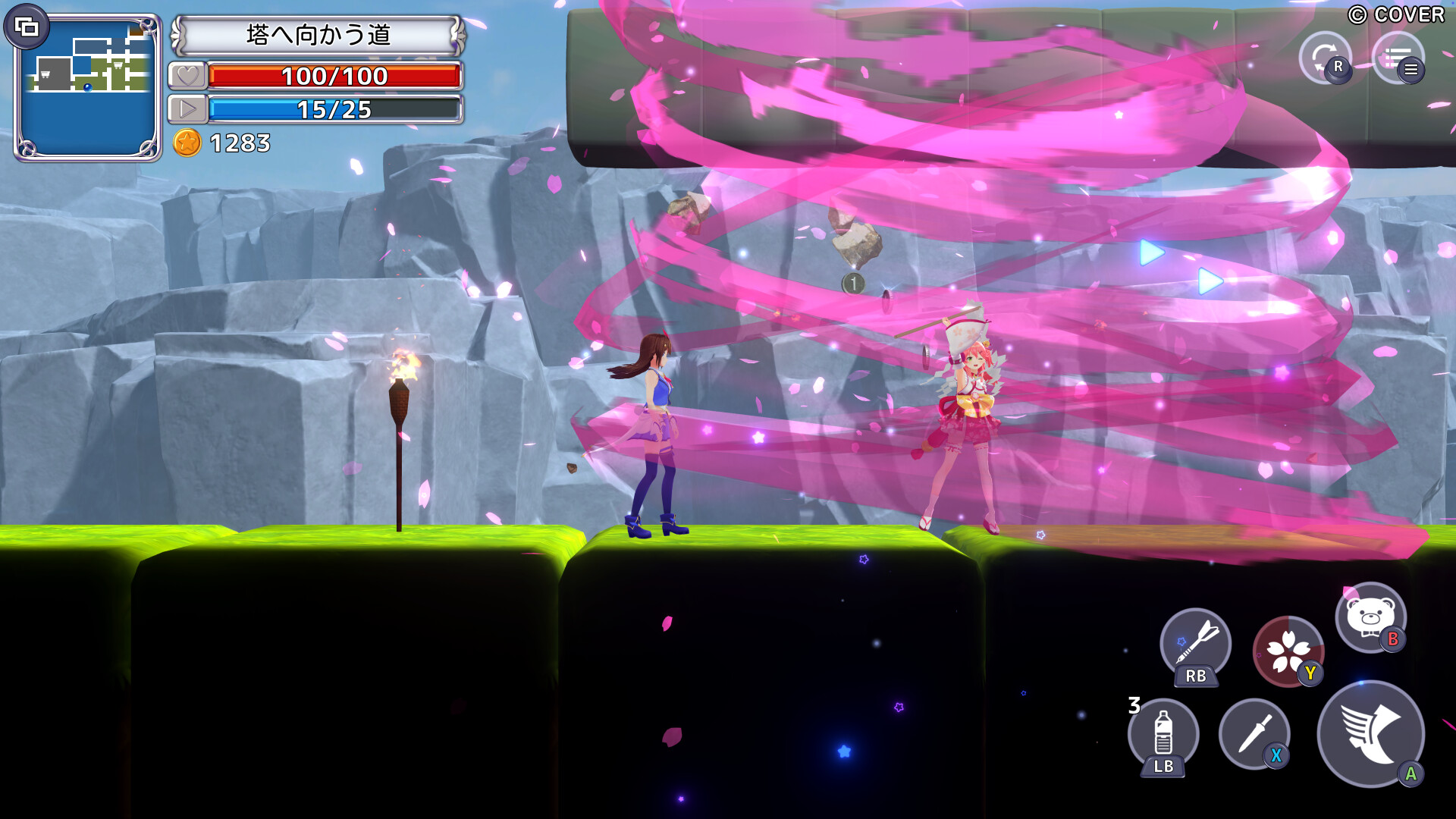Image resolution: width=1456 pixels, height=819 pixels.
Task: Click the star coin currency icon
Action: pyautogui.click(x=190, y=141)
